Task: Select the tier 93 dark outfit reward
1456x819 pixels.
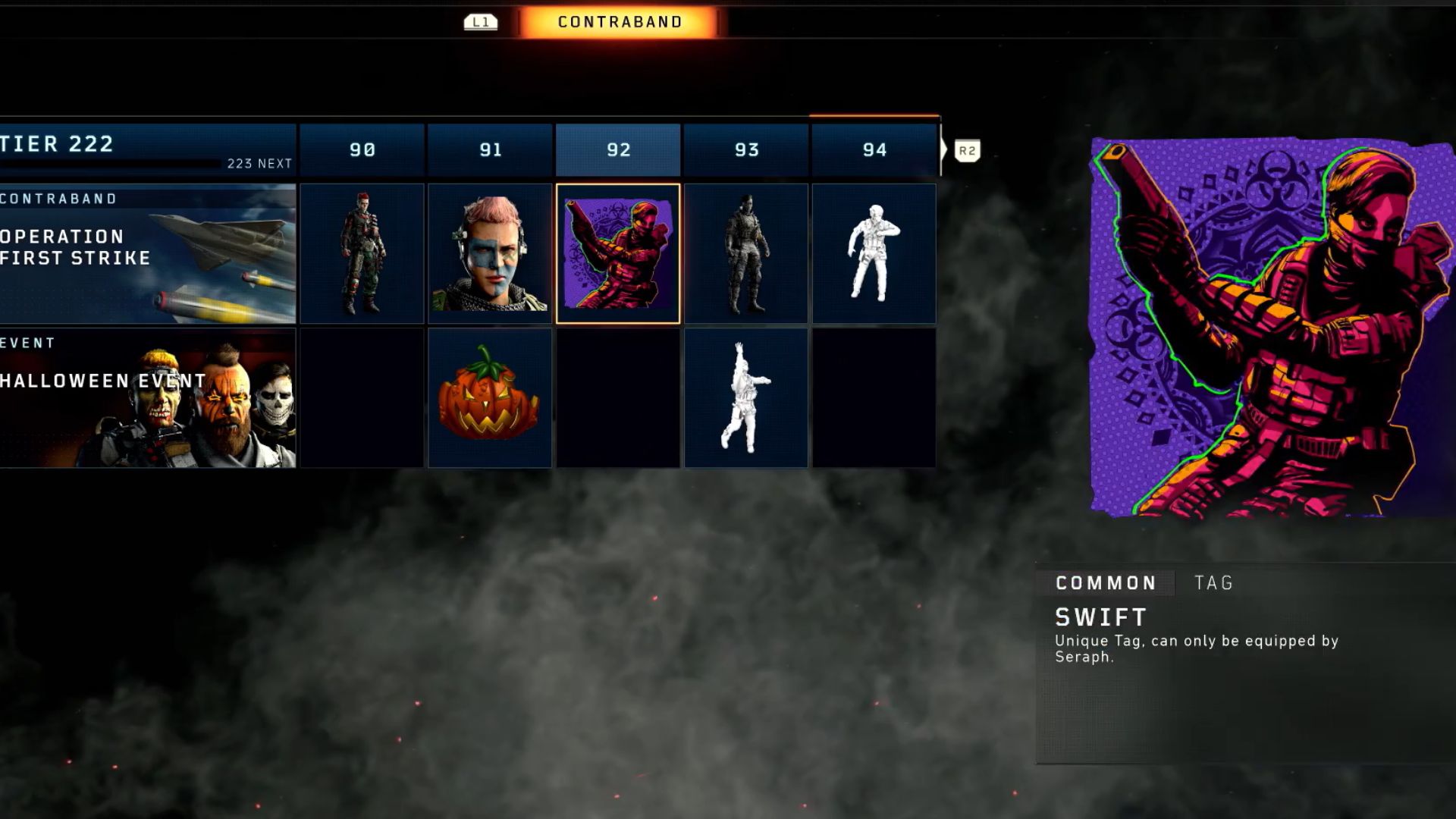Action: (746, 253)
